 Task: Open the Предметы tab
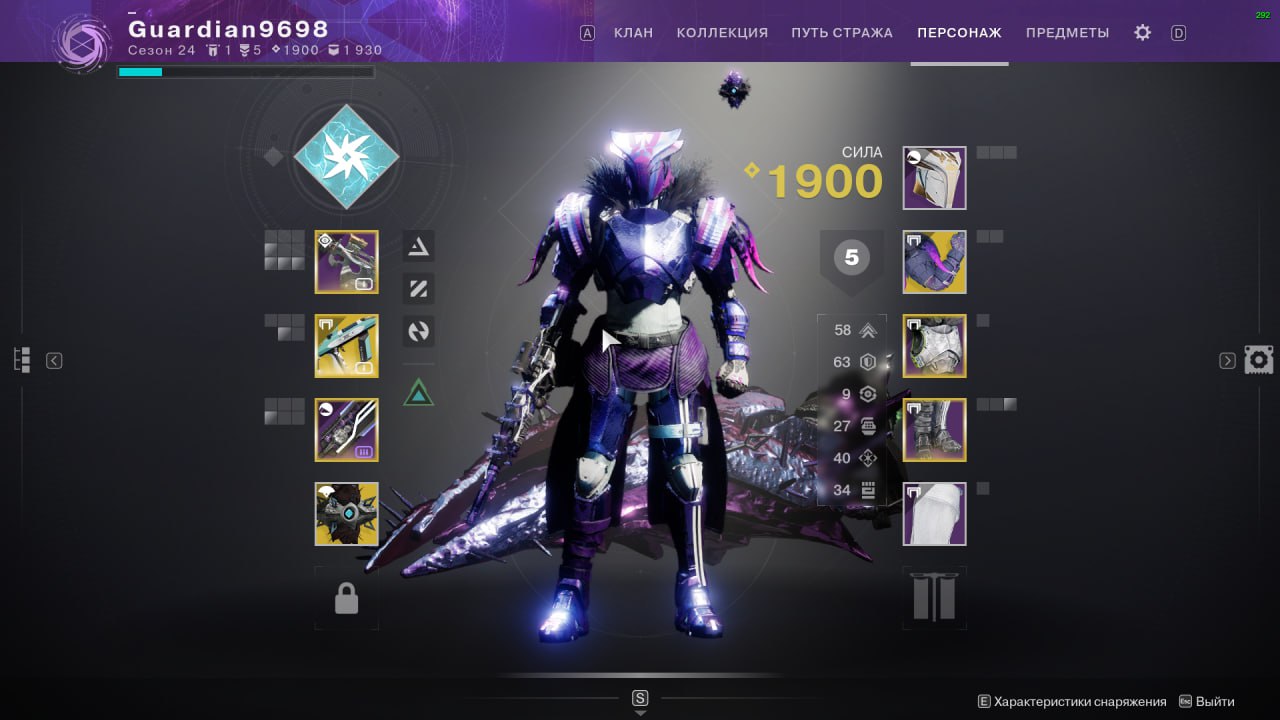point(1067,33)
